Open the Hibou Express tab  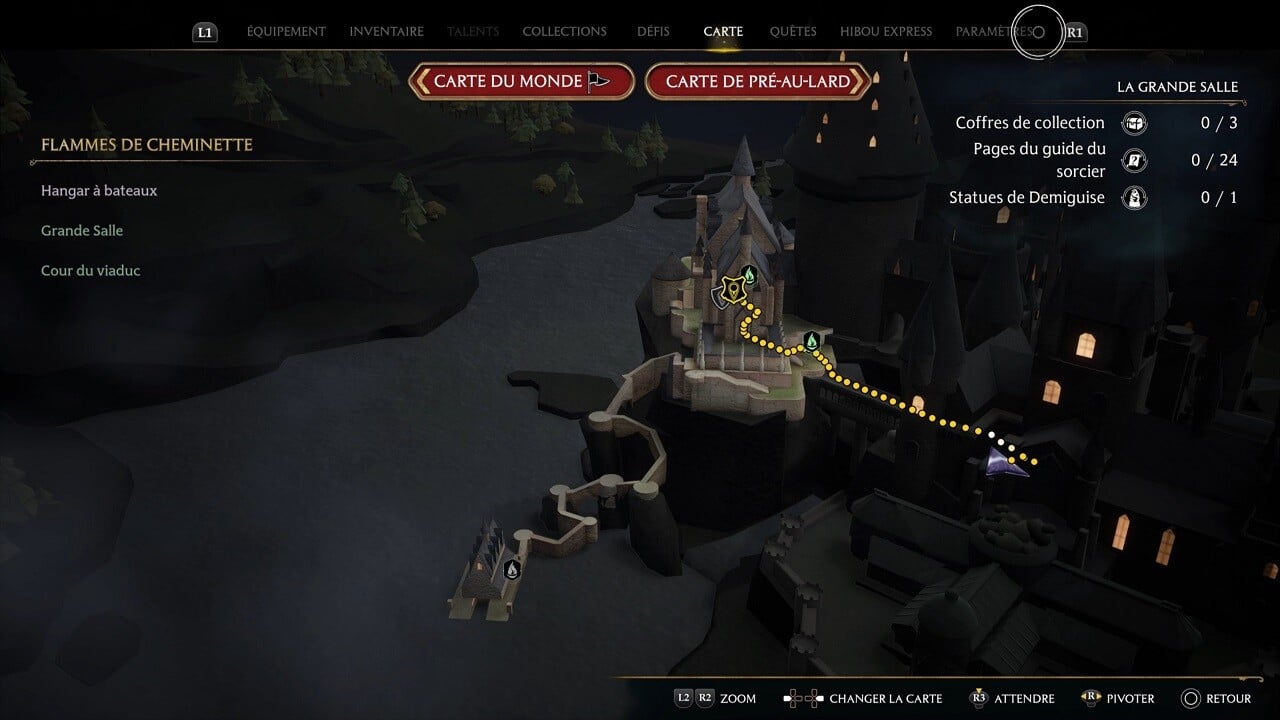tap(886, 32)
